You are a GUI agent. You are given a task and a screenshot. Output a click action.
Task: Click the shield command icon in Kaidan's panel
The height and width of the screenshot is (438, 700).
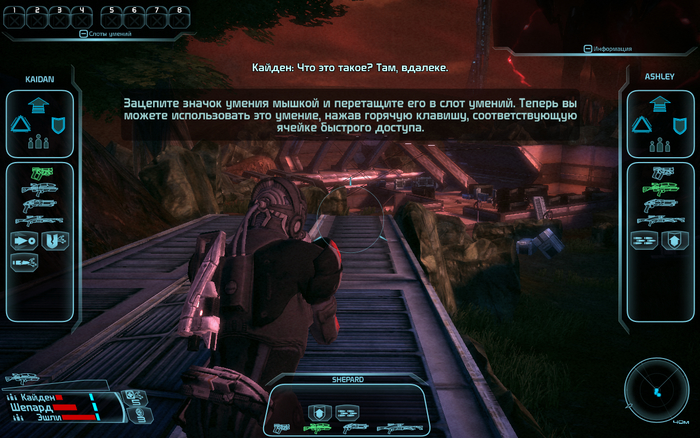[x=59, y=124]
